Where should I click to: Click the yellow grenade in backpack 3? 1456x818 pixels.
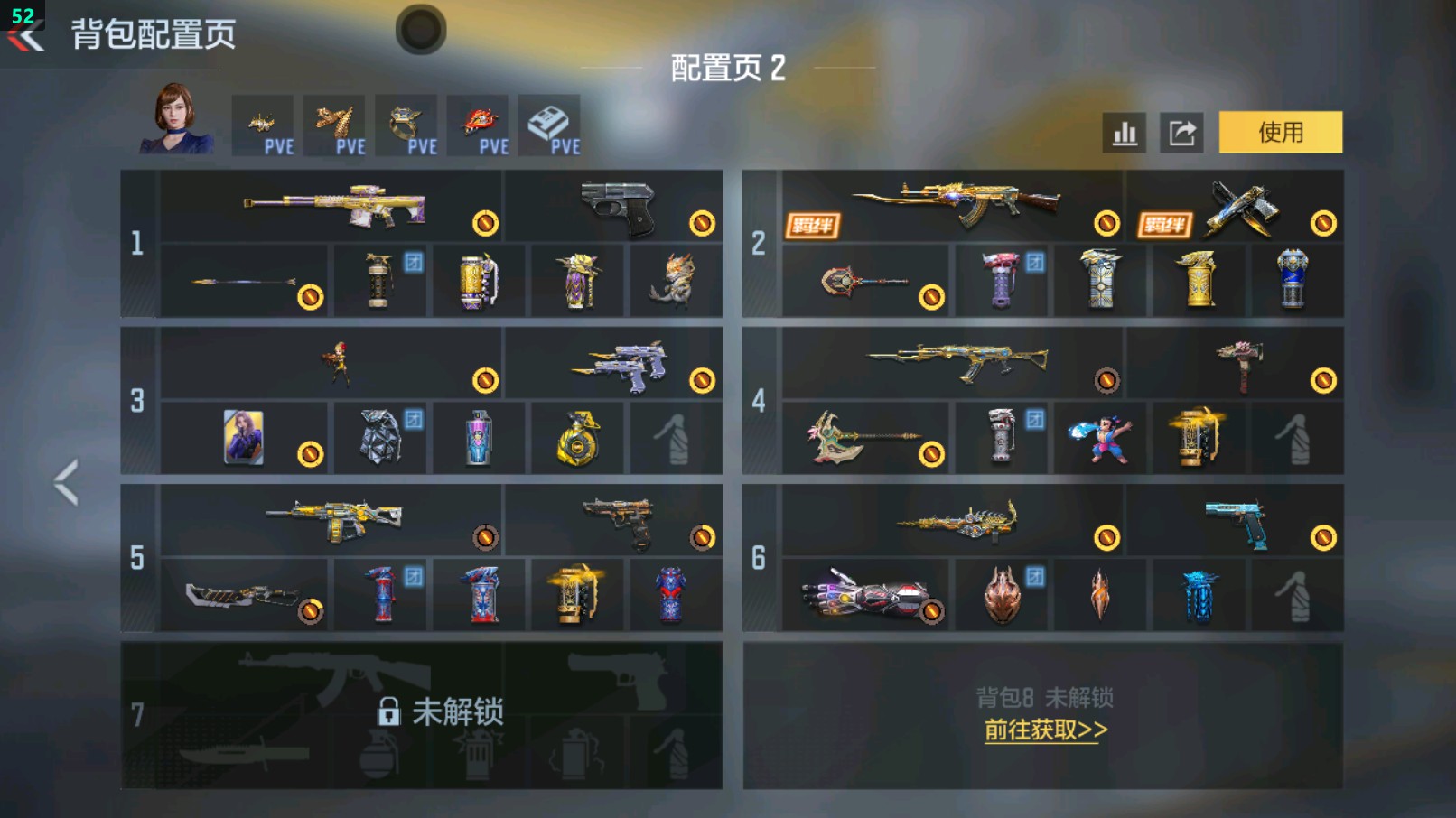click(578, 441)
